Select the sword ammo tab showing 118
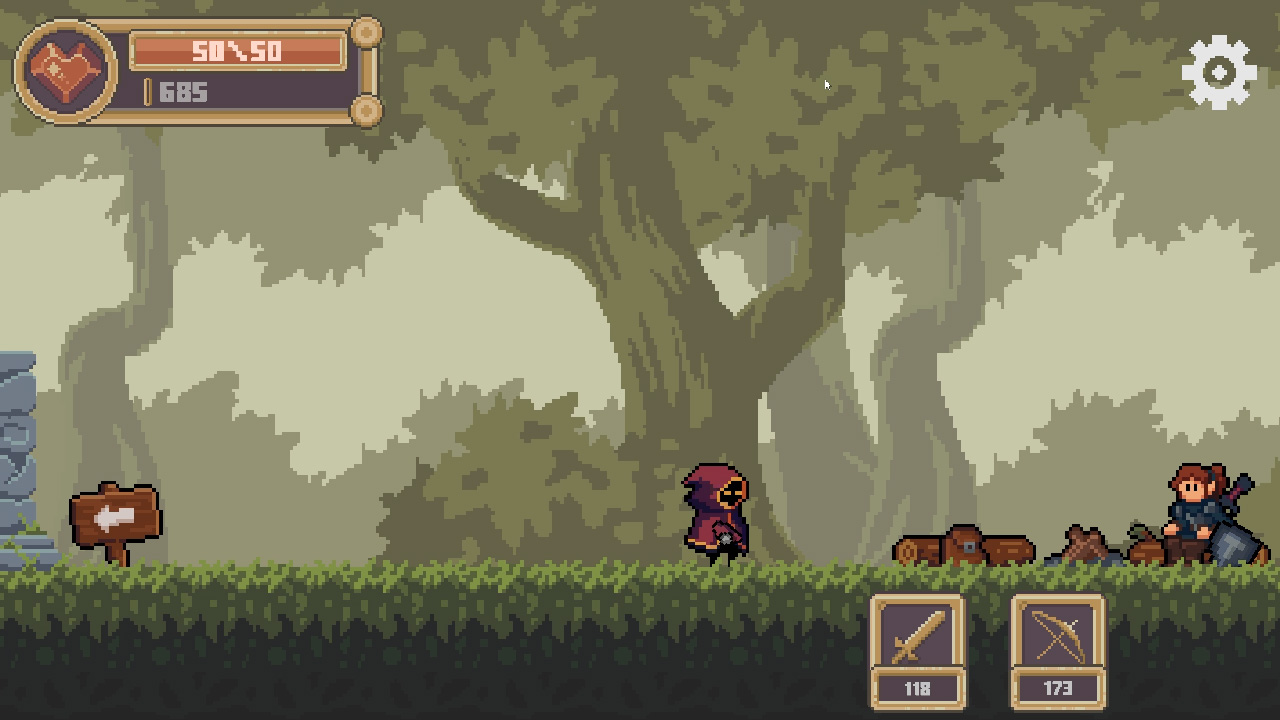Image resolution: width=1280 pixels, height=720 pixels. 917,688
